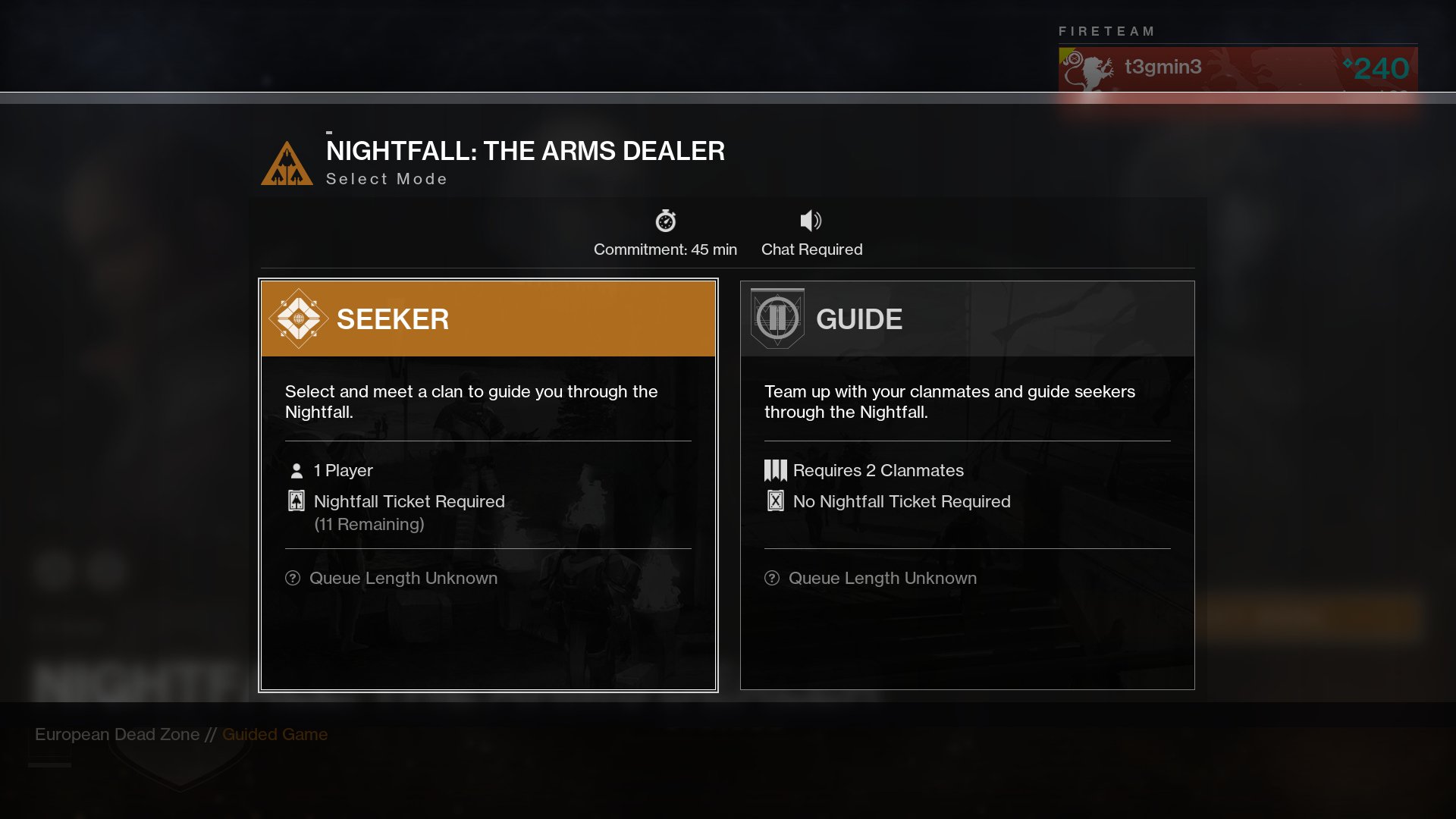Click the Nightfall Ticket icon in Seeker panel

(295, 501)
